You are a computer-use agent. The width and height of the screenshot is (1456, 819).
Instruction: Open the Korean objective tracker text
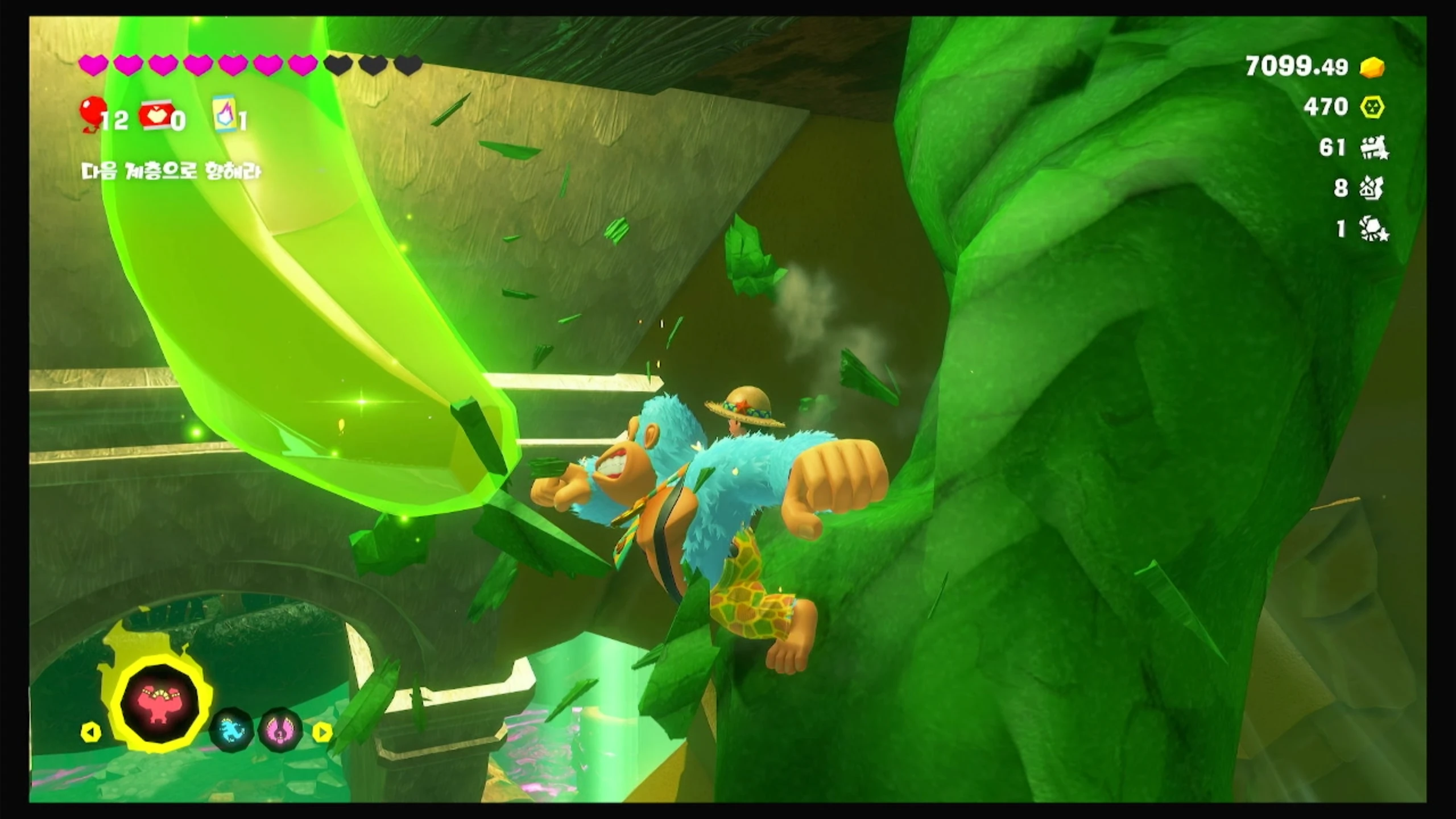tap(171, 171)
